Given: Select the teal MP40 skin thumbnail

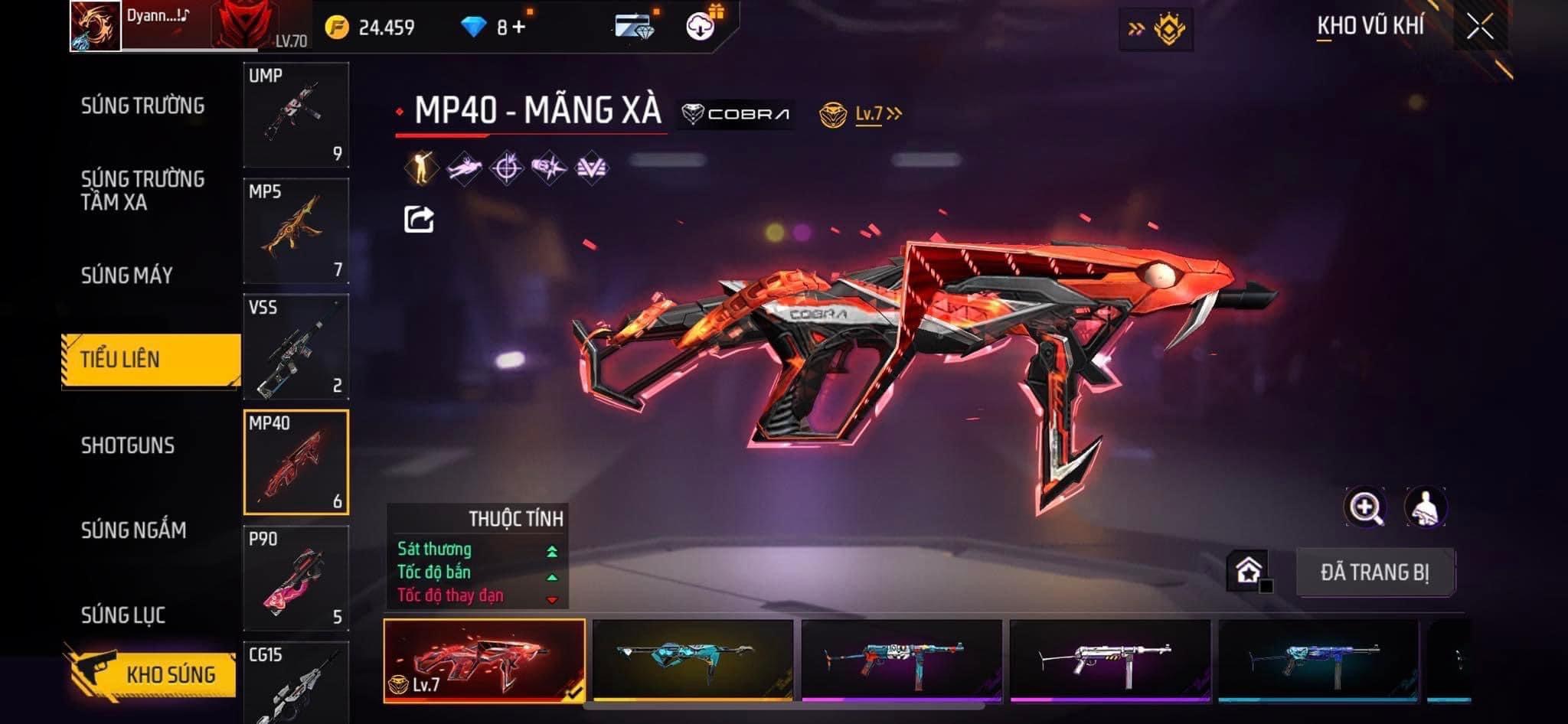Looking at the screenshot, I should (693, 660).
